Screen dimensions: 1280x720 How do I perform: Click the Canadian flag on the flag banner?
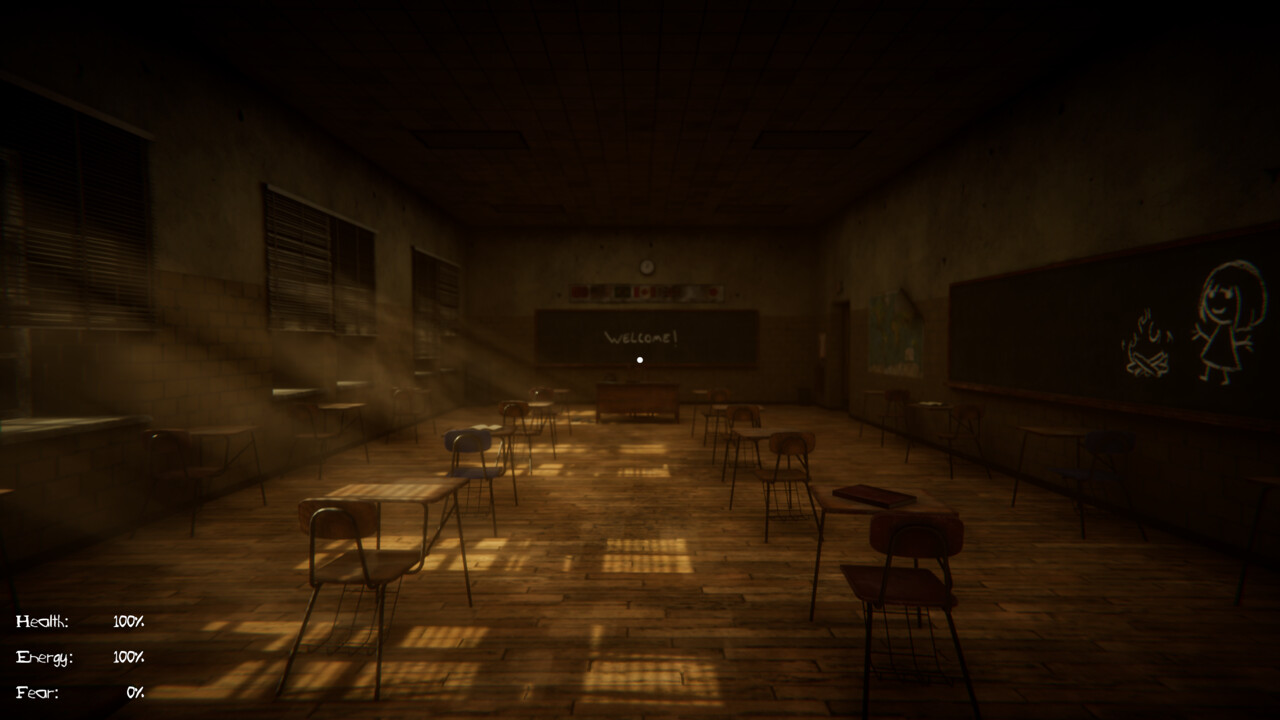643,291
